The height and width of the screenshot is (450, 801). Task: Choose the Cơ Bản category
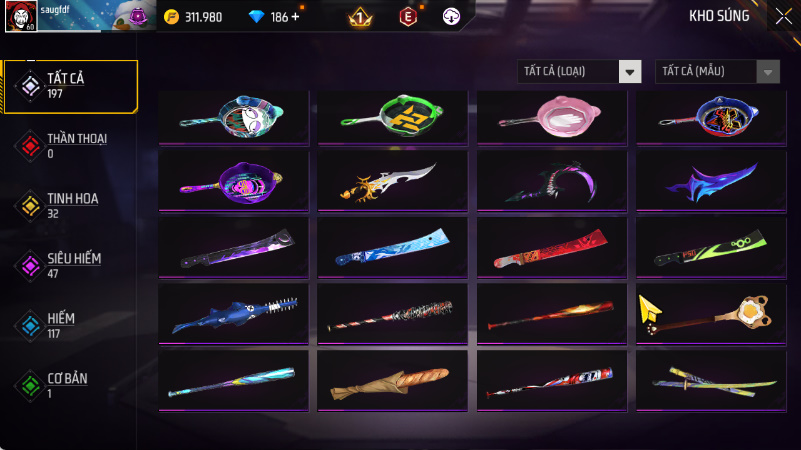tap(69, 385)
